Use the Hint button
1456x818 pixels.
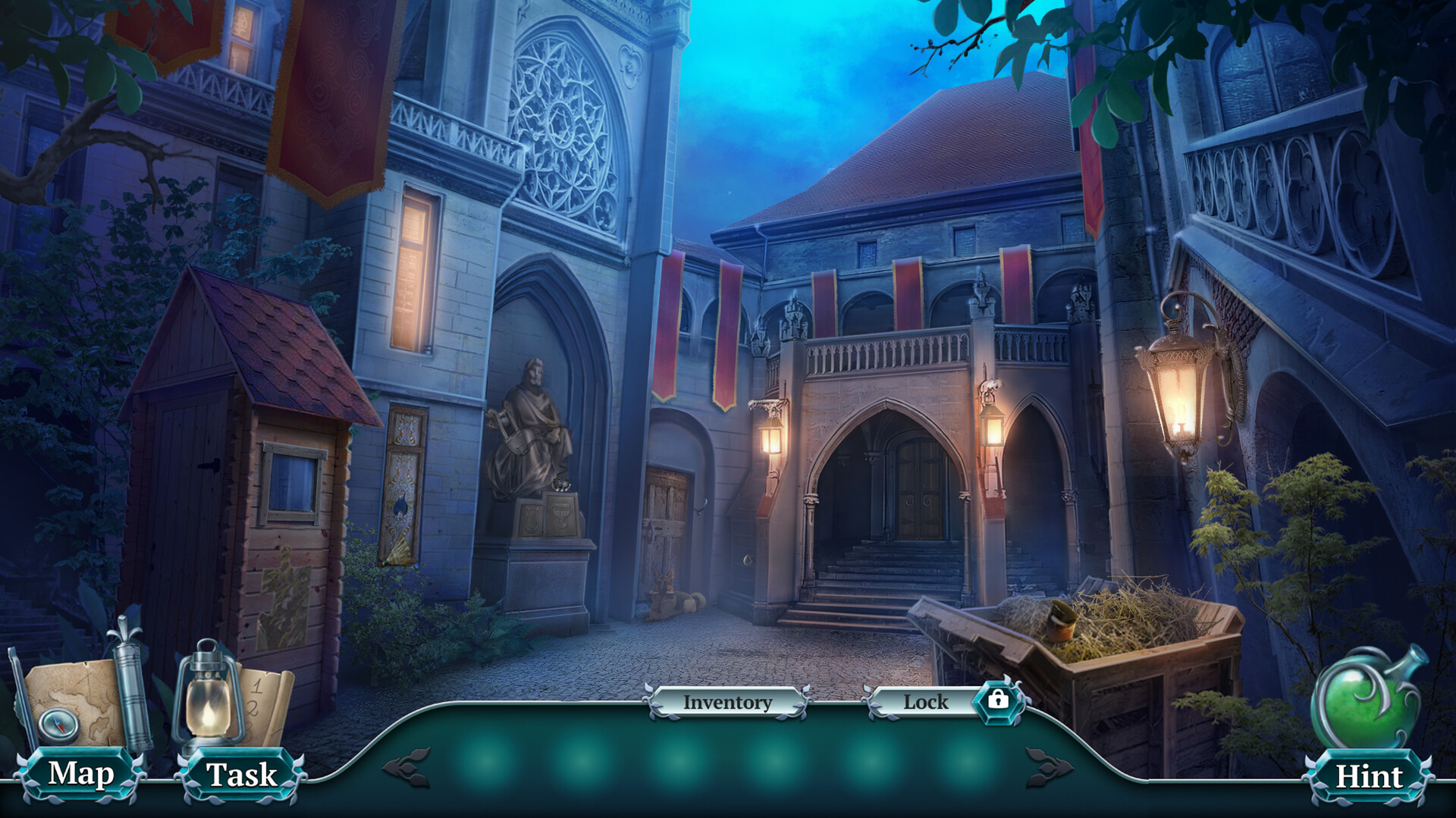pos(1368,777)
